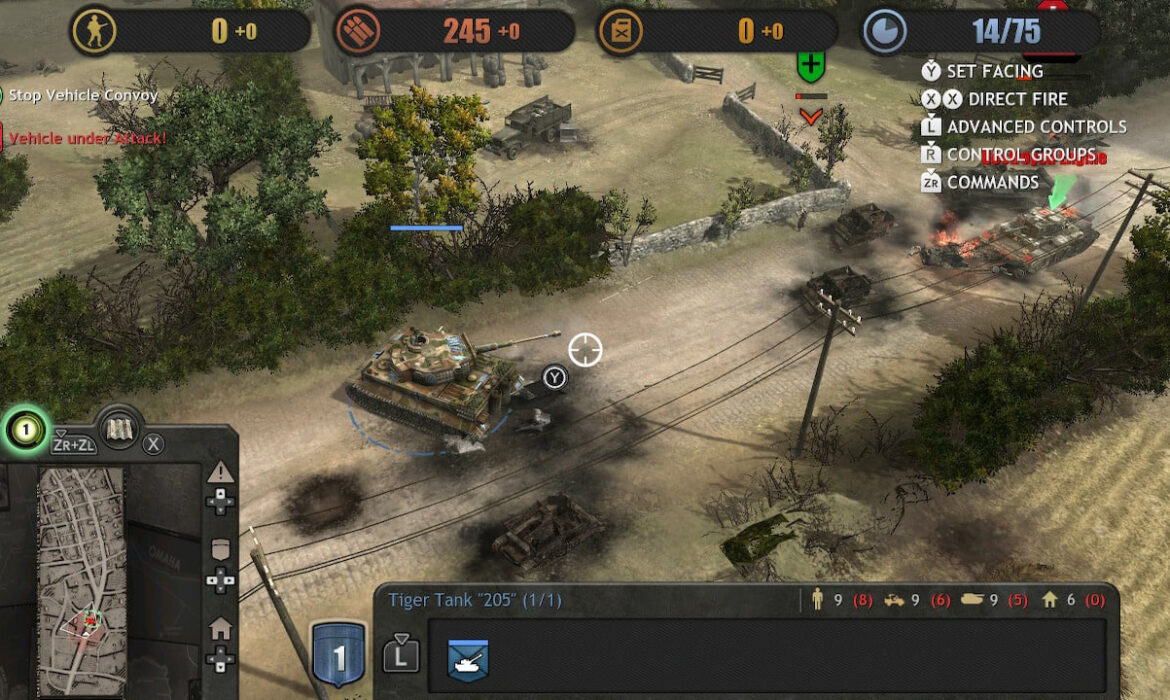
Task: Click the green medic cross marker
Action: click(x=810, y=69)
